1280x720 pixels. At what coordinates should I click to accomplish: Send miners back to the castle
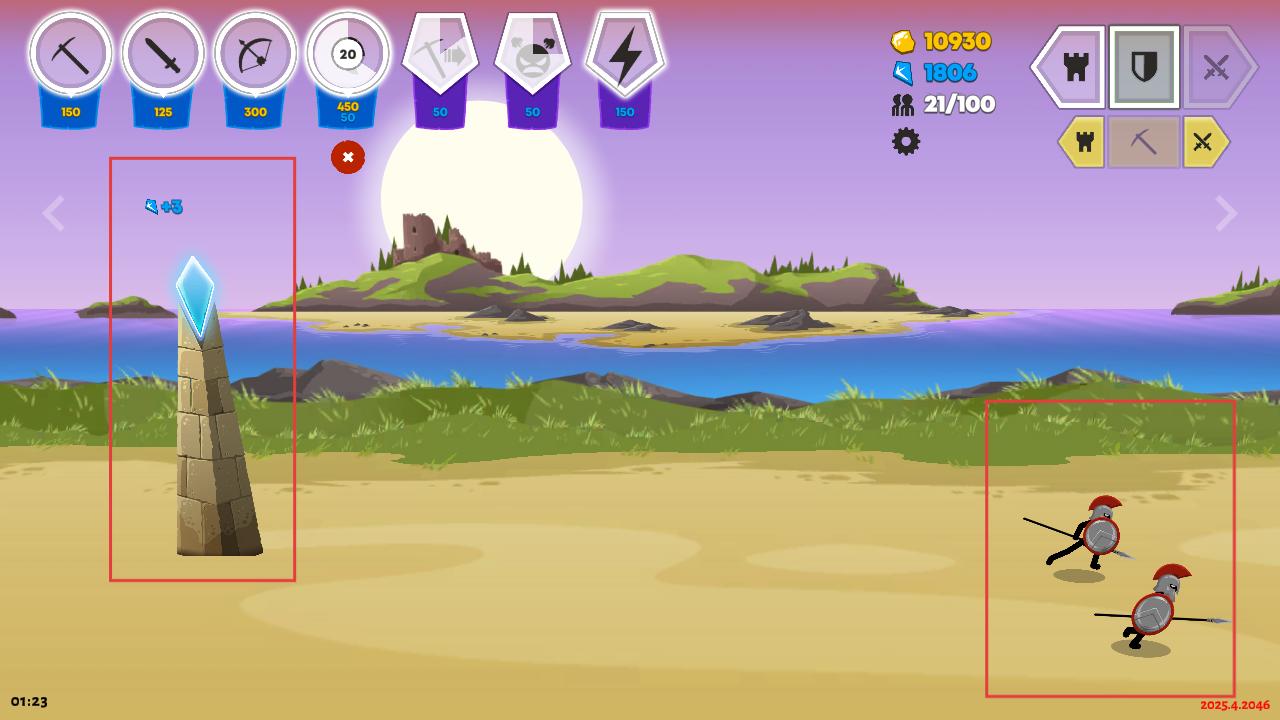tap(1084, 142)
